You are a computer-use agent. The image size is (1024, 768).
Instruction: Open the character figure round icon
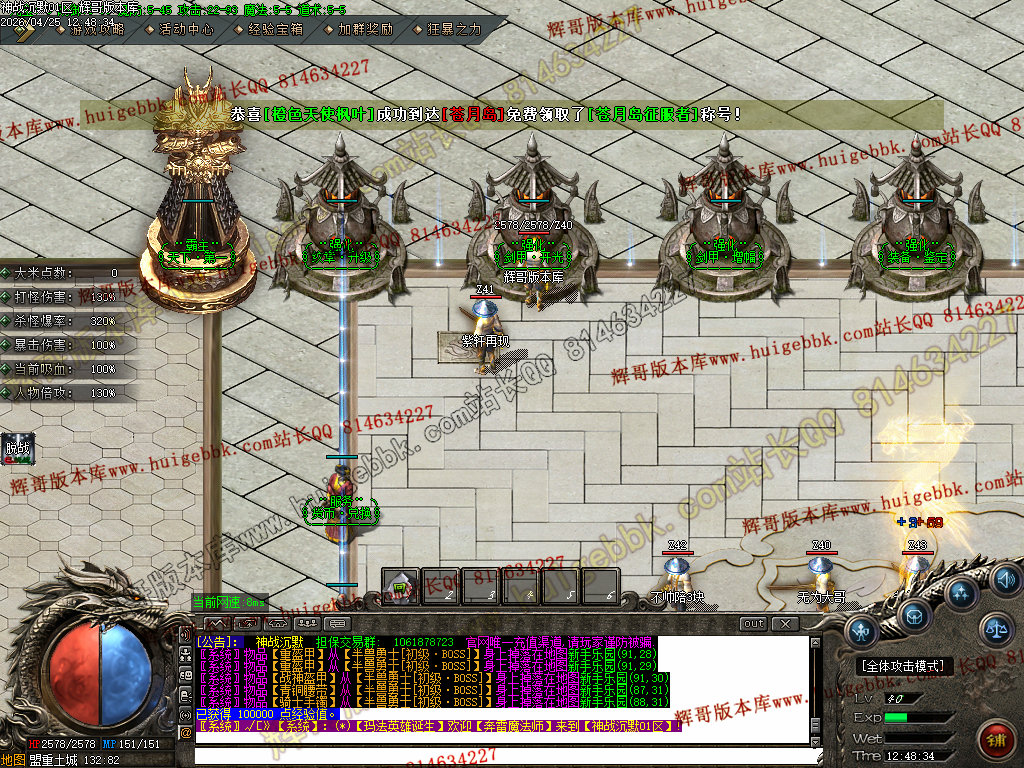tap(863, 631)
